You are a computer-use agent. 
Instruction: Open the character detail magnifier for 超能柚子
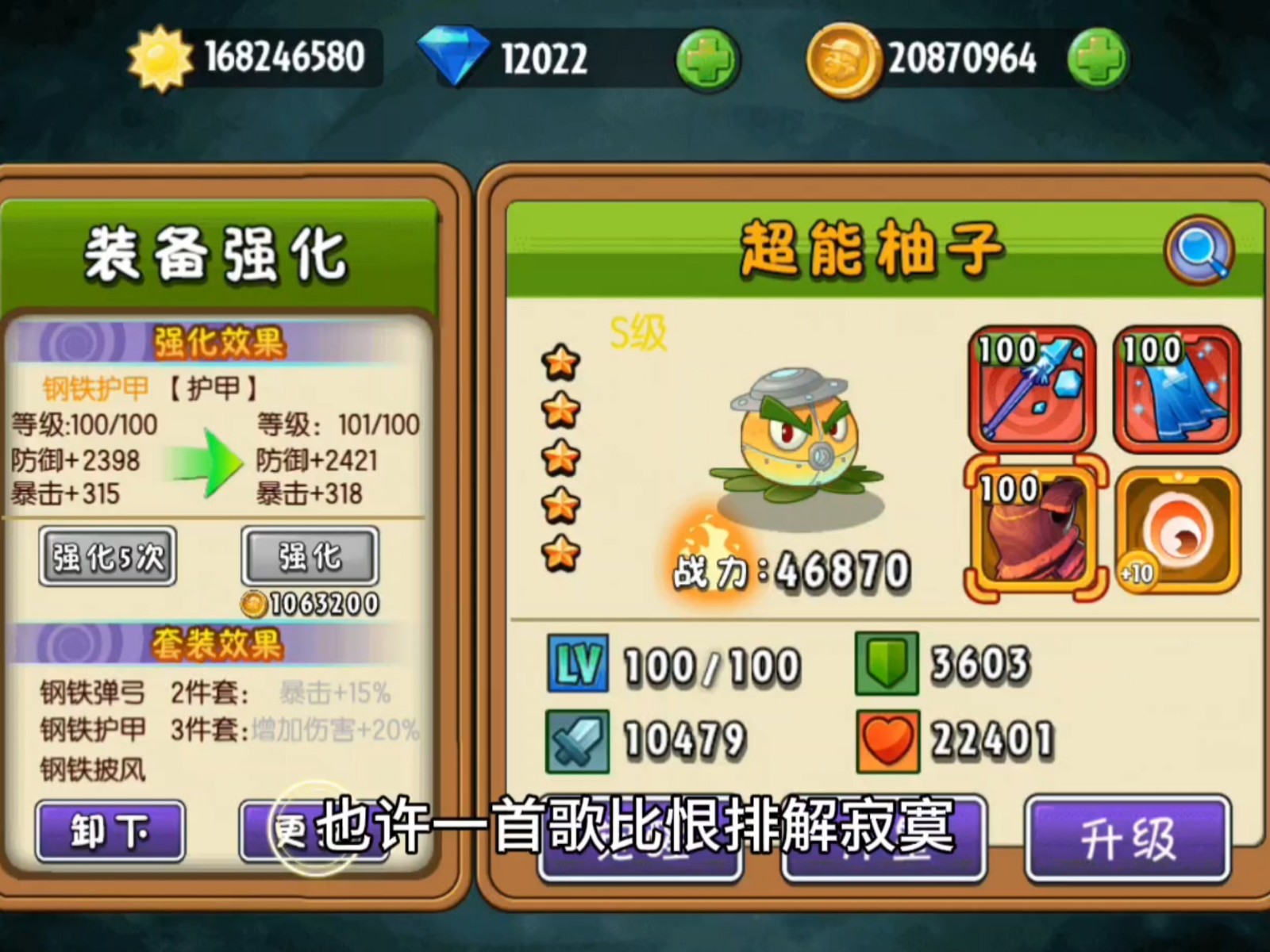click(x=1201, y=248)
